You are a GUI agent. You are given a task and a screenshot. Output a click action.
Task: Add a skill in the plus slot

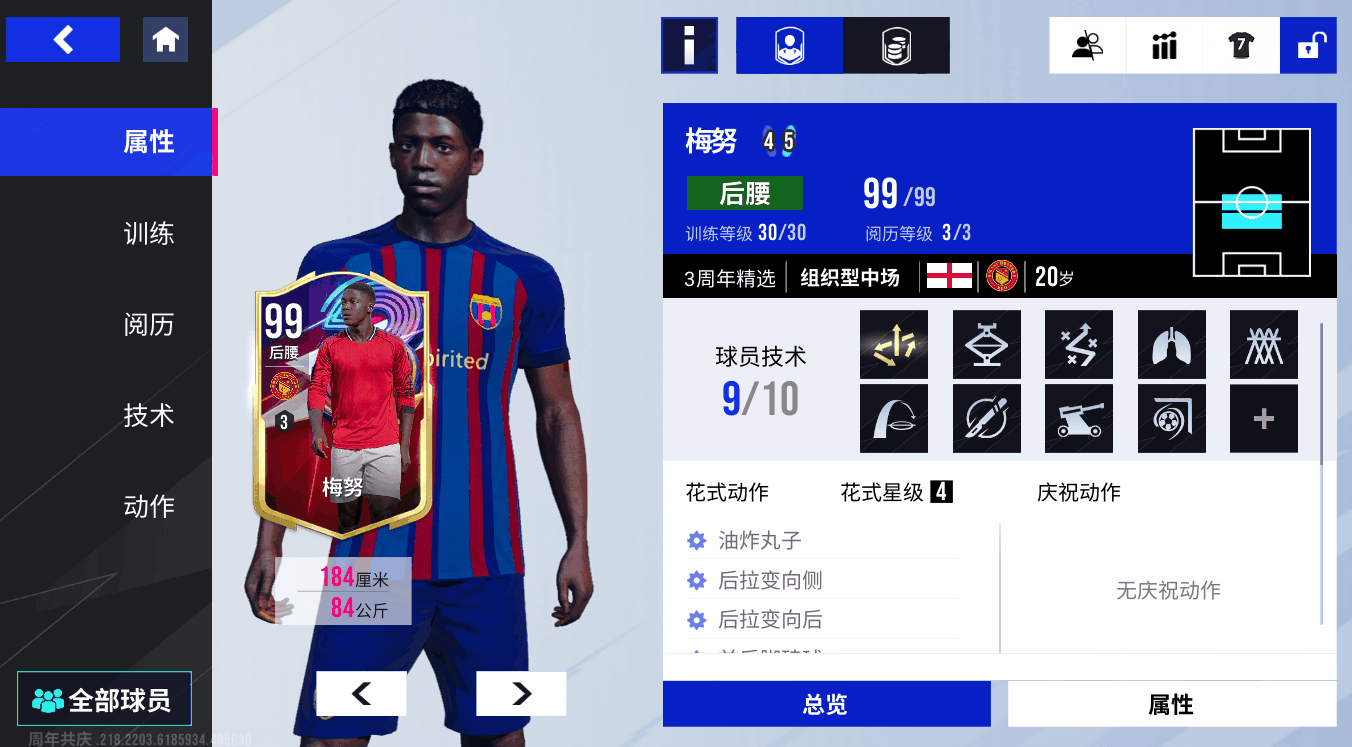click(1263, 419)
